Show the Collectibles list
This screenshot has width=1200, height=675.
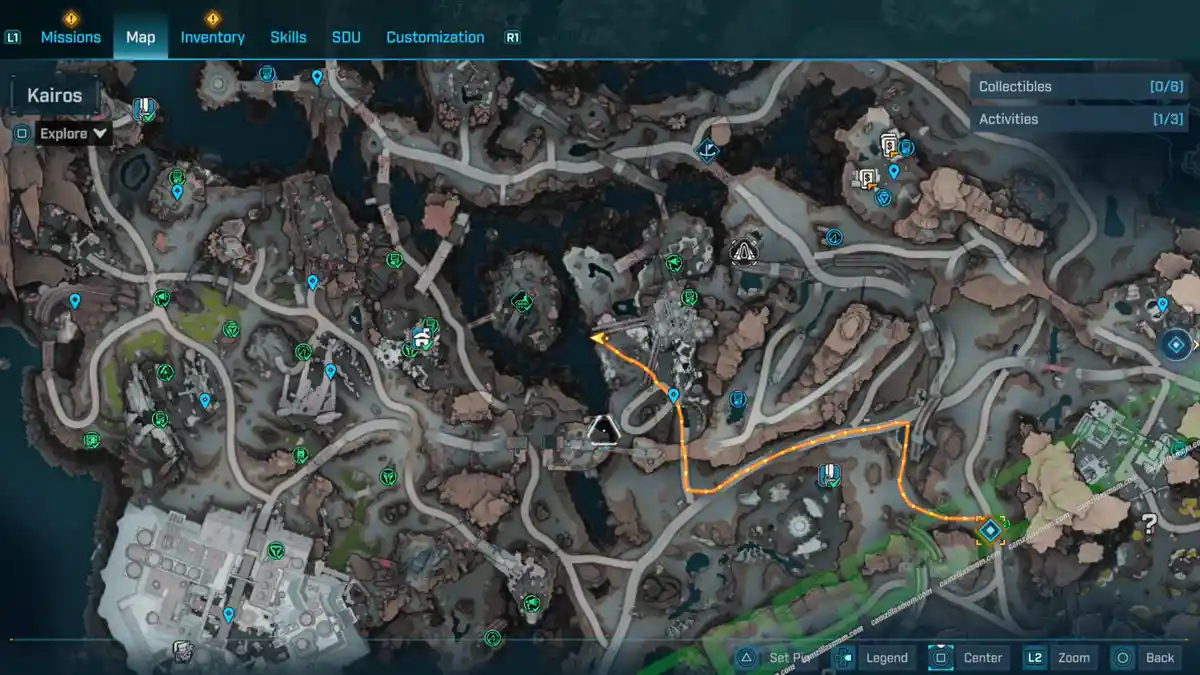tap(1080, 87)
